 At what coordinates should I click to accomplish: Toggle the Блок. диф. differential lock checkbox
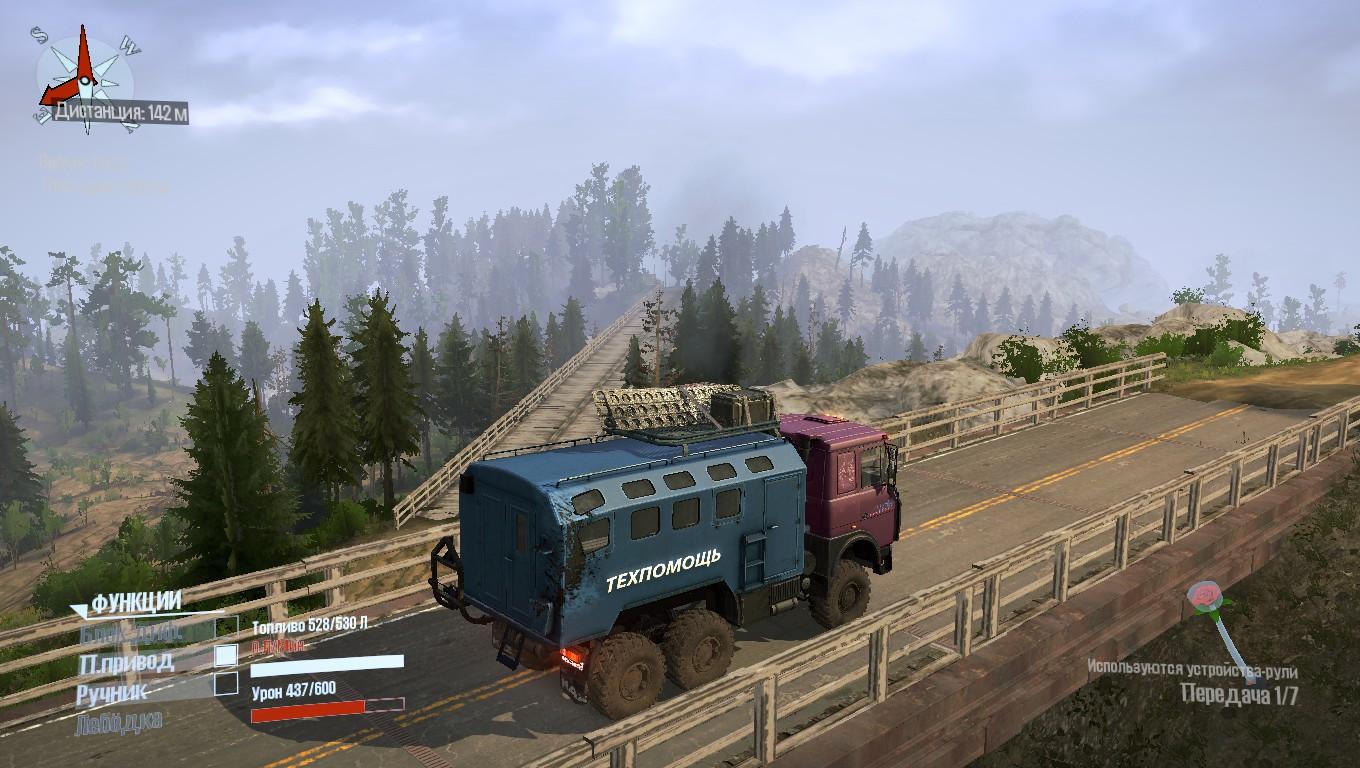coord(227,627)
